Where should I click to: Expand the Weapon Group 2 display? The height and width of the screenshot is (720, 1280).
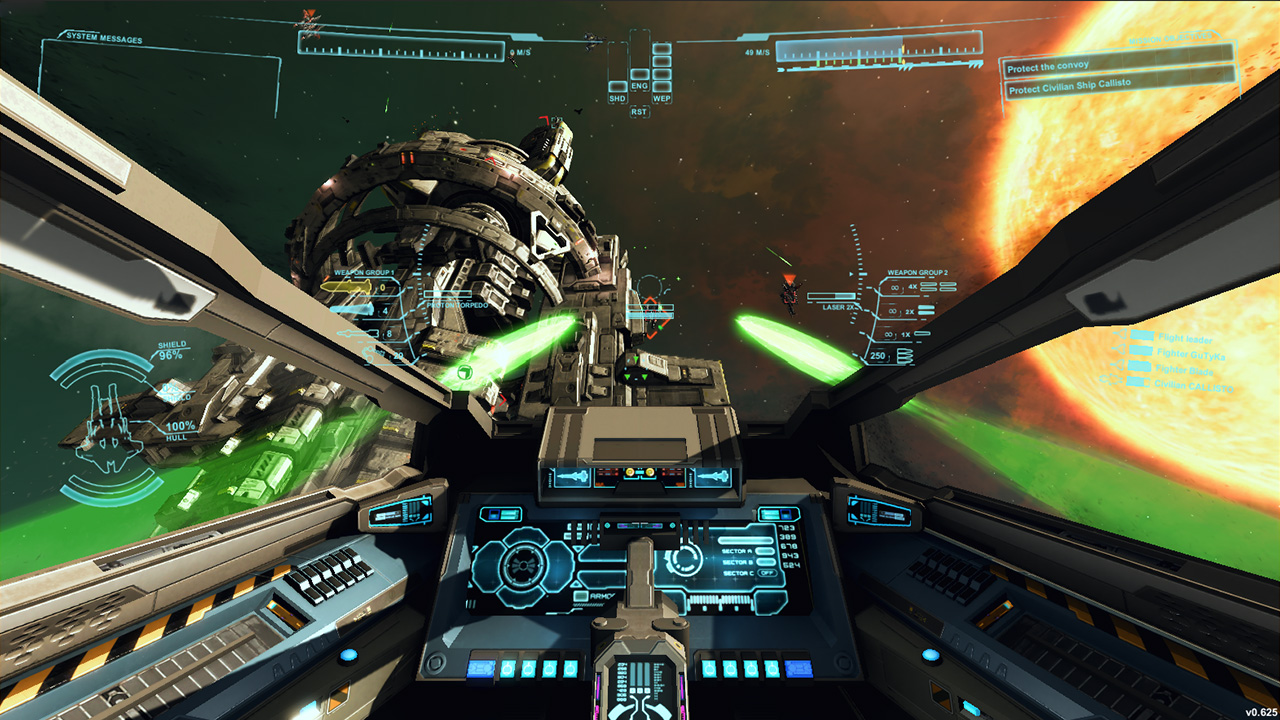pos(917,271)
